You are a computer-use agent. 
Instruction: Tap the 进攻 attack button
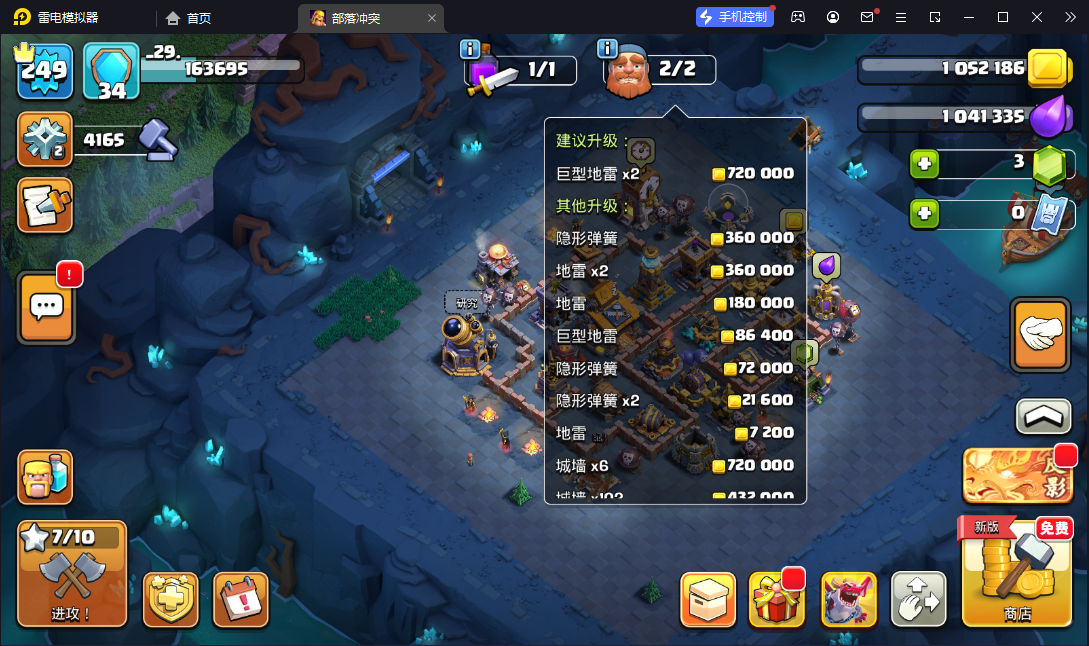[x=72, y=574]
